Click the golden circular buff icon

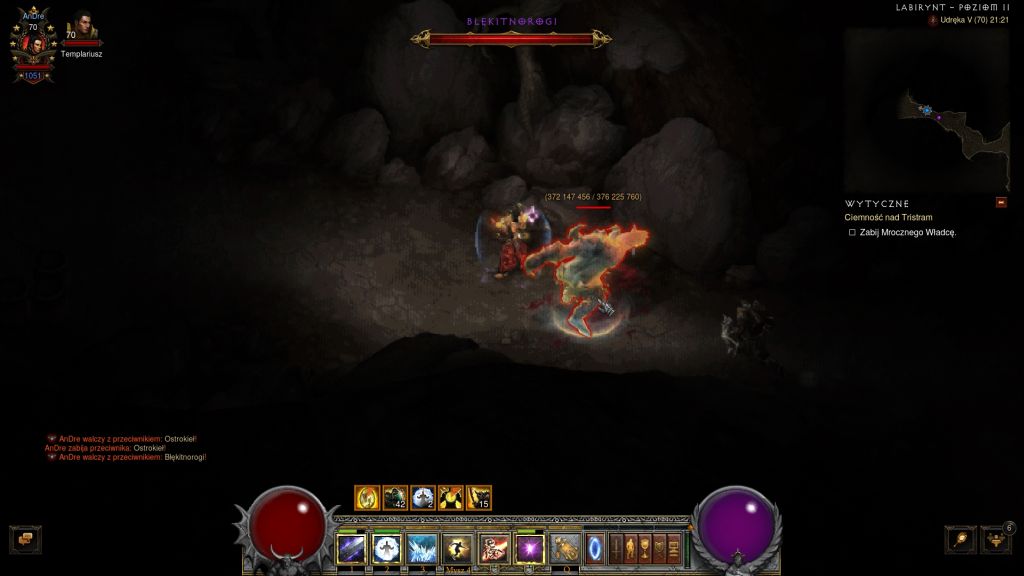[x=367, y=497]
